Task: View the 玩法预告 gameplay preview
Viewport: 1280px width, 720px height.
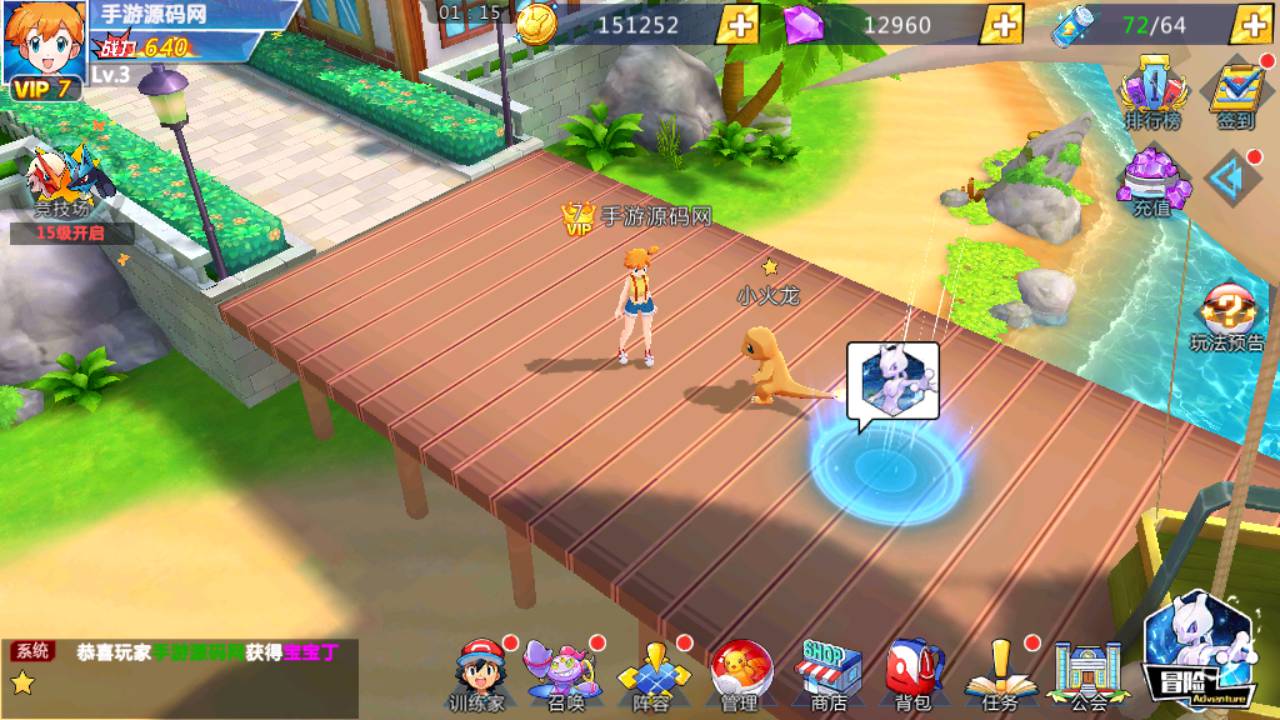Action: coord(1227,319)
